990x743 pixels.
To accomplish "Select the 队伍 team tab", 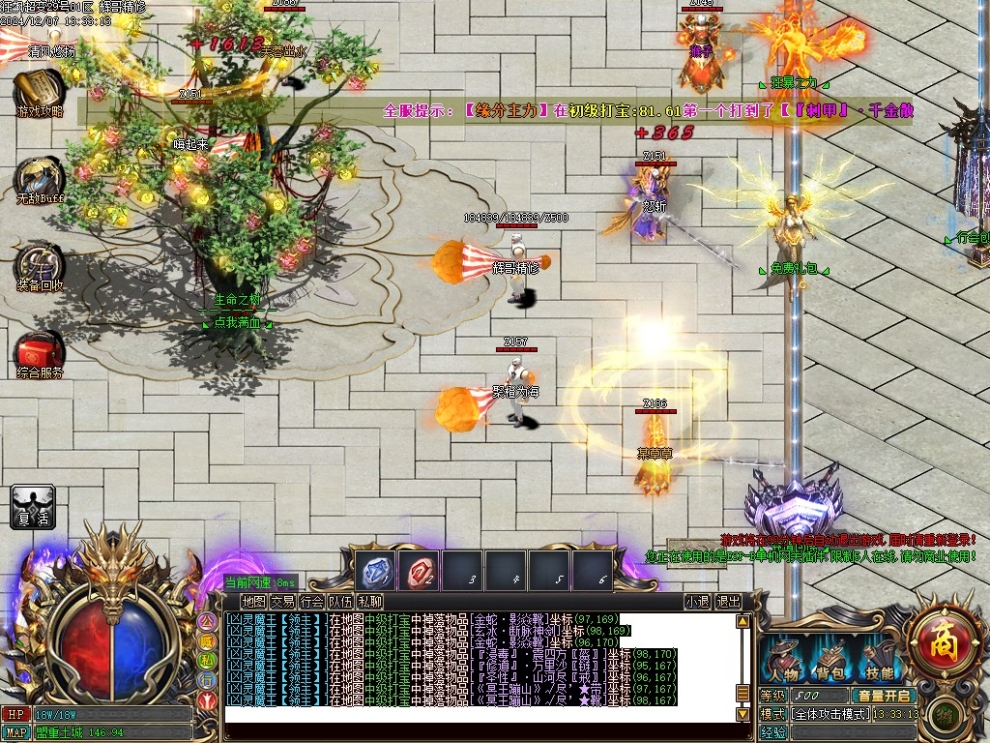I will tap(341, 602).
